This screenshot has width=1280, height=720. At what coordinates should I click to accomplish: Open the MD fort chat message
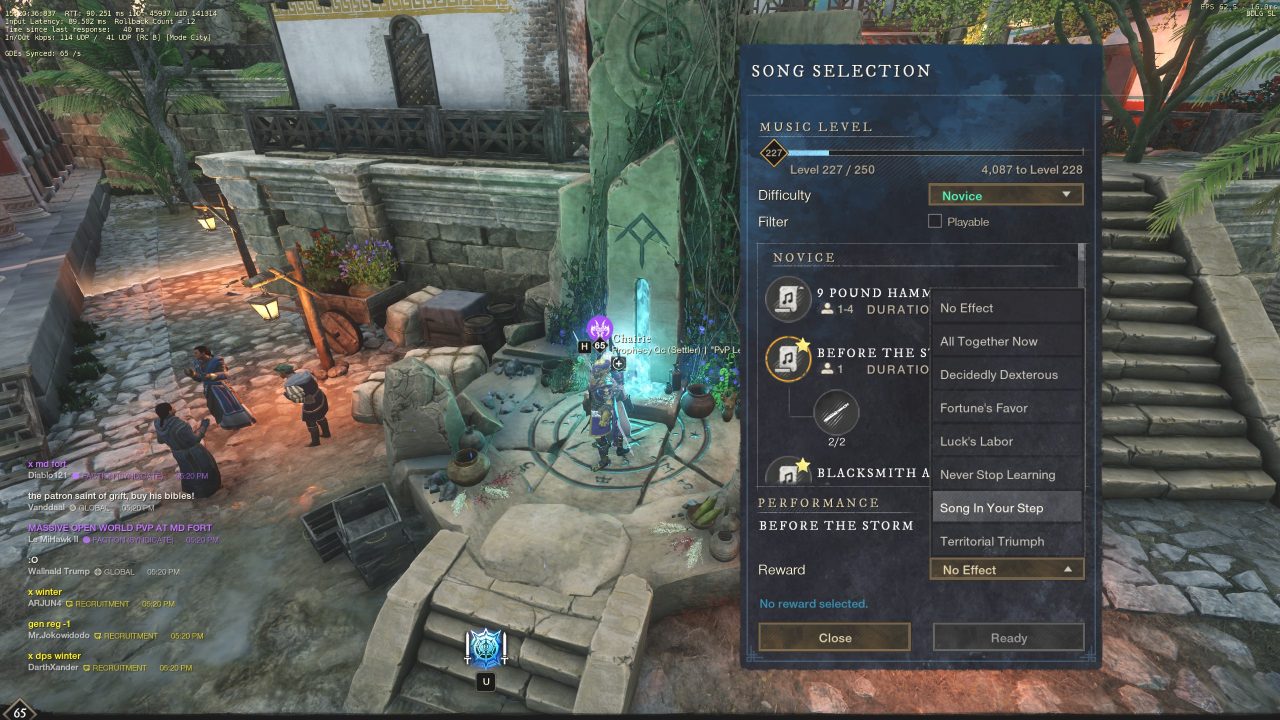click(x=48, y=464)
